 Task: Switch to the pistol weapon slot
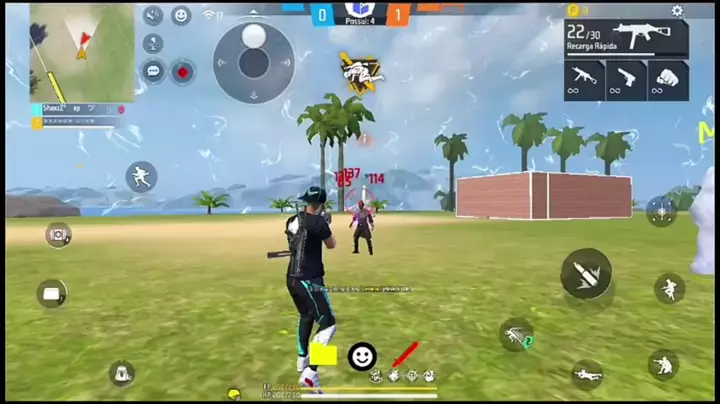[x=626, y=80]
